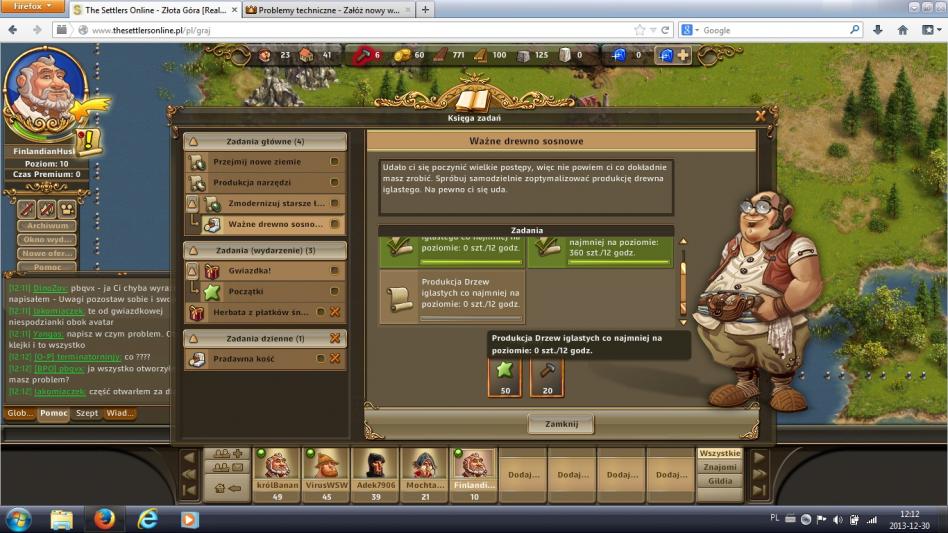Switch to the Glob chat tab
The image size is (948, 533).
(20, 413)
